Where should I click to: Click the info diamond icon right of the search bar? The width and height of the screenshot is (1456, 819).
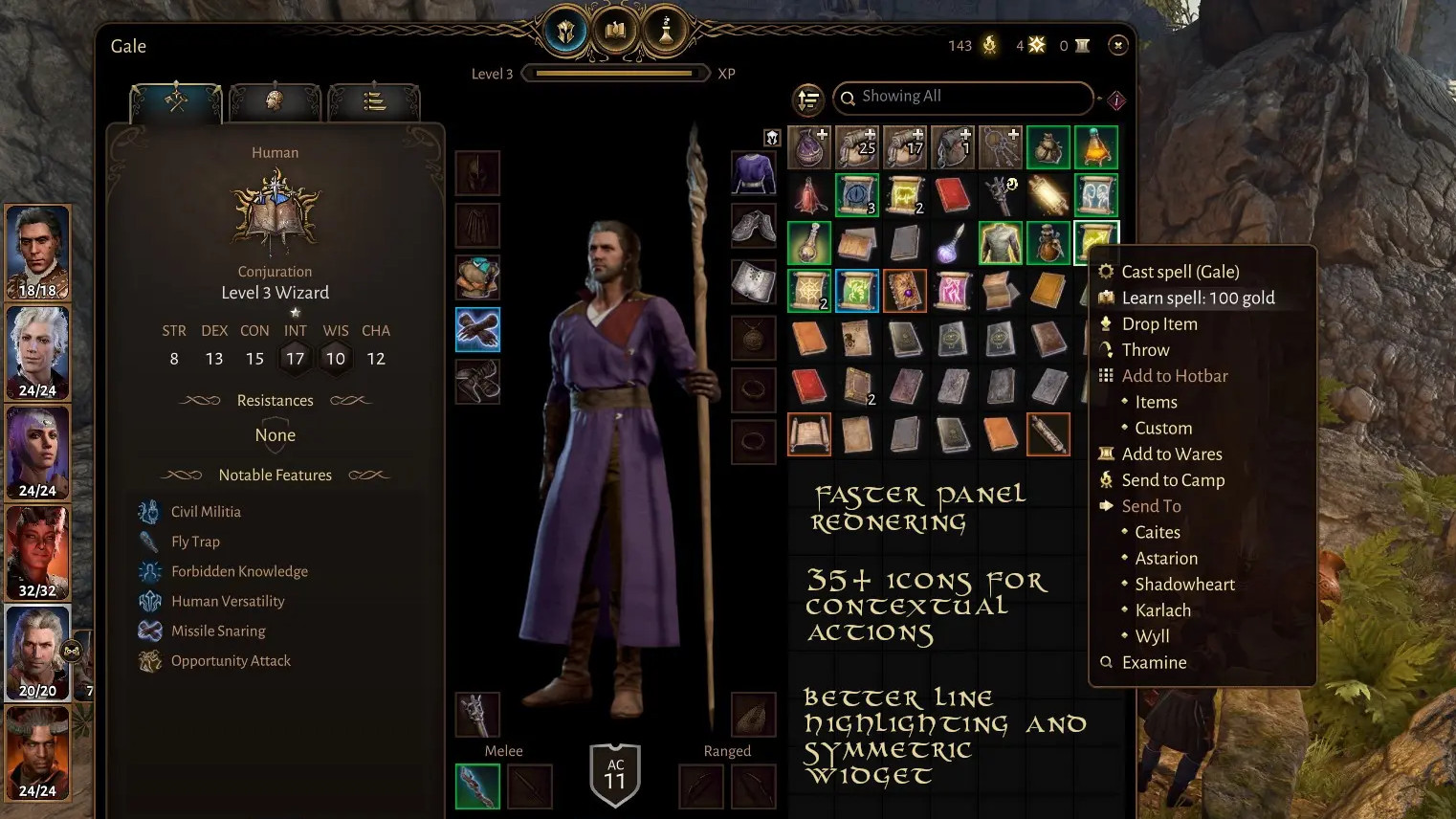coord(1114,100)
